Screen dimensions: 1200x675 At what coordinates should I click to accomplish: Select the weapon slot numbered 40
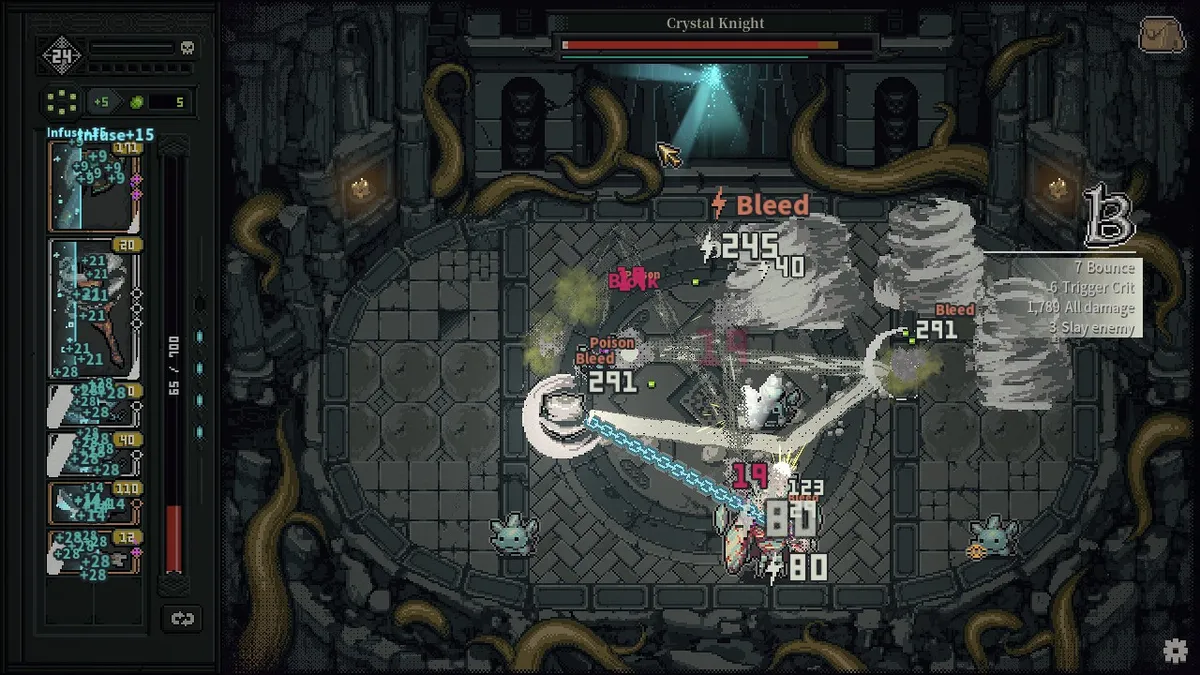93,454
